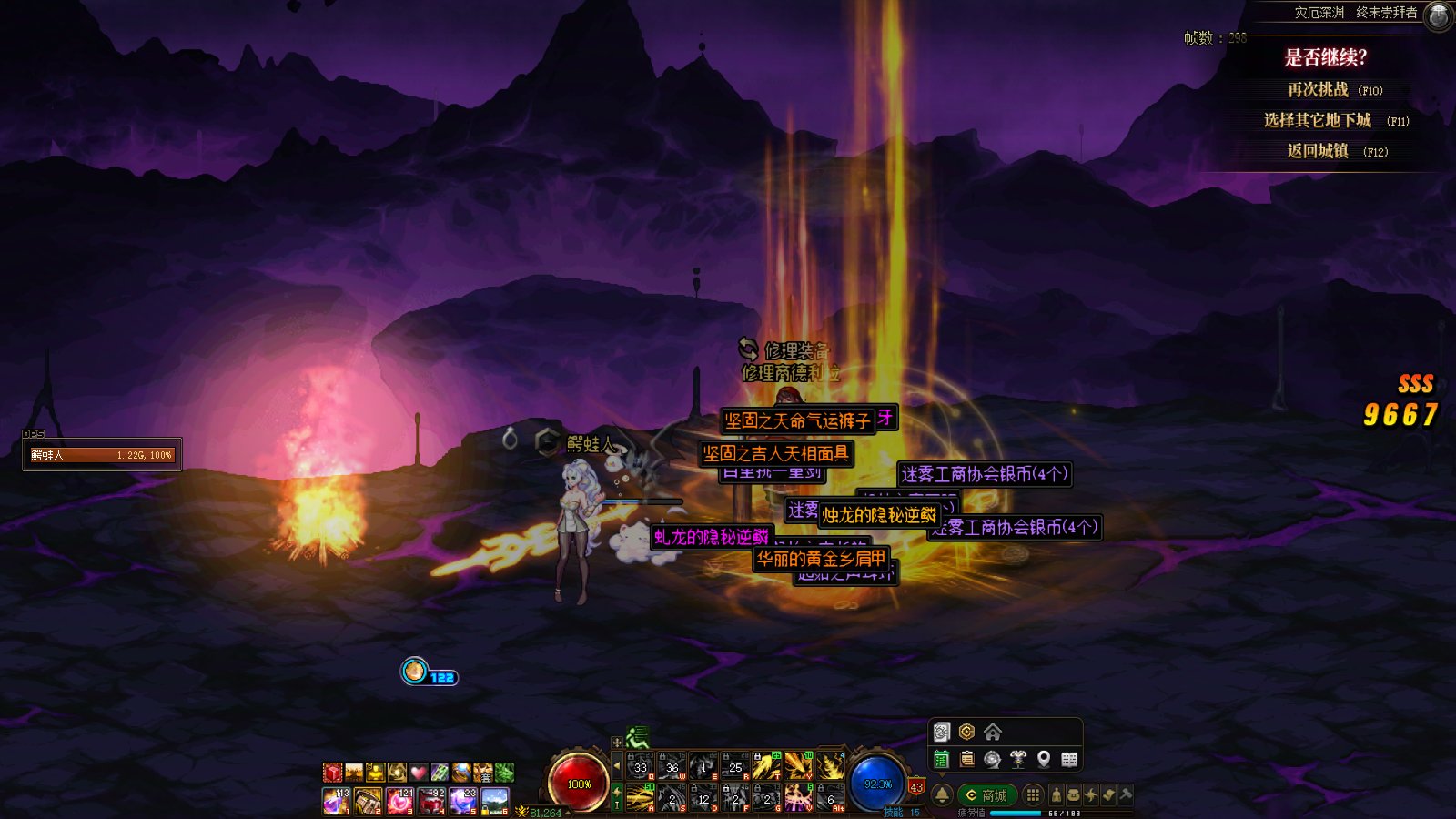Open the map pin location icon

point(1044,760)
